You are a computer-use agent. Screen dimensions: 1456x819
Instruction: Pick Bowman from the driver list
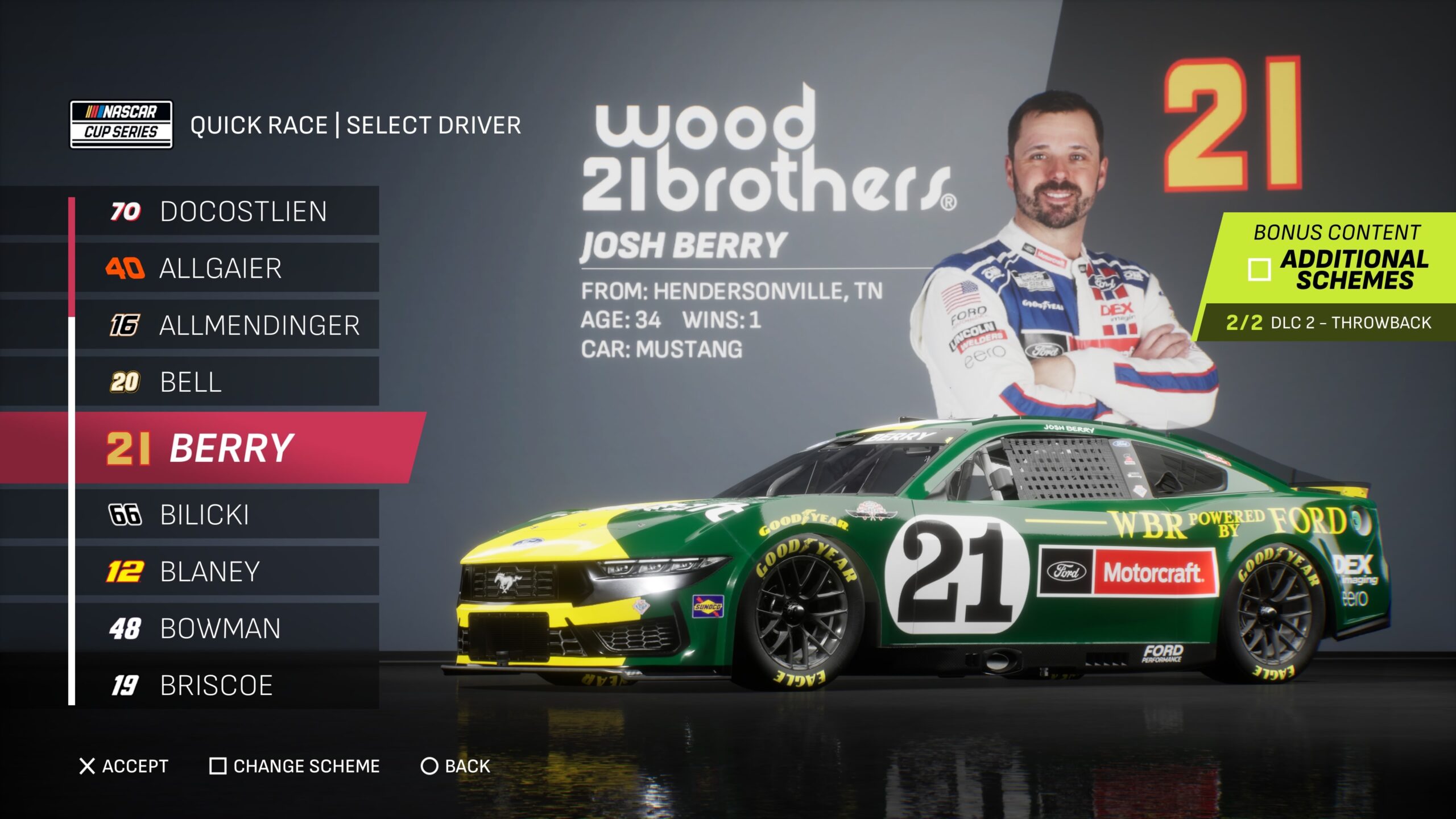coord(227,628)
